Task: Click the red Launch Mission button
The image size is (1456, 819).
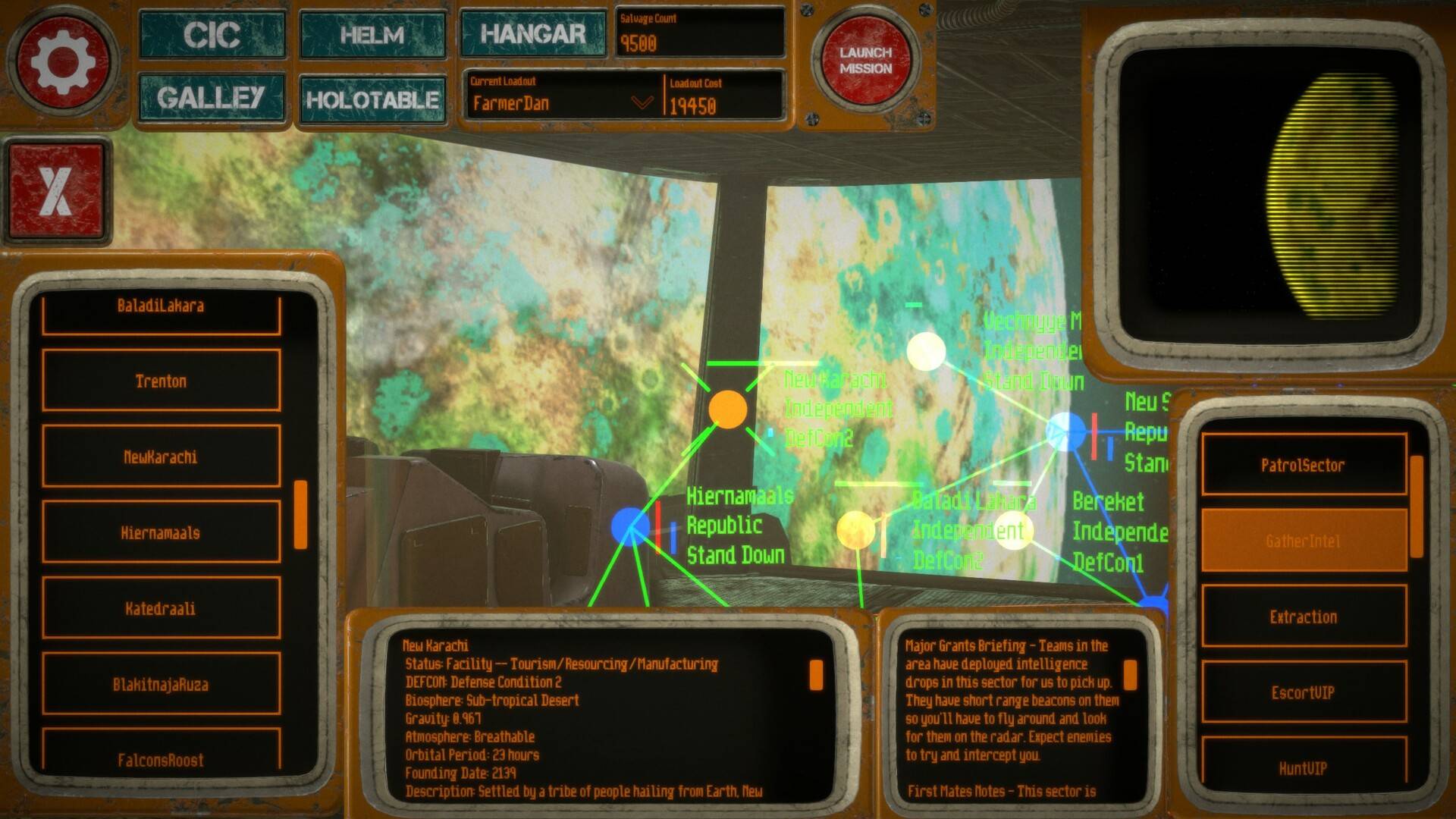Action: point(865,61)
